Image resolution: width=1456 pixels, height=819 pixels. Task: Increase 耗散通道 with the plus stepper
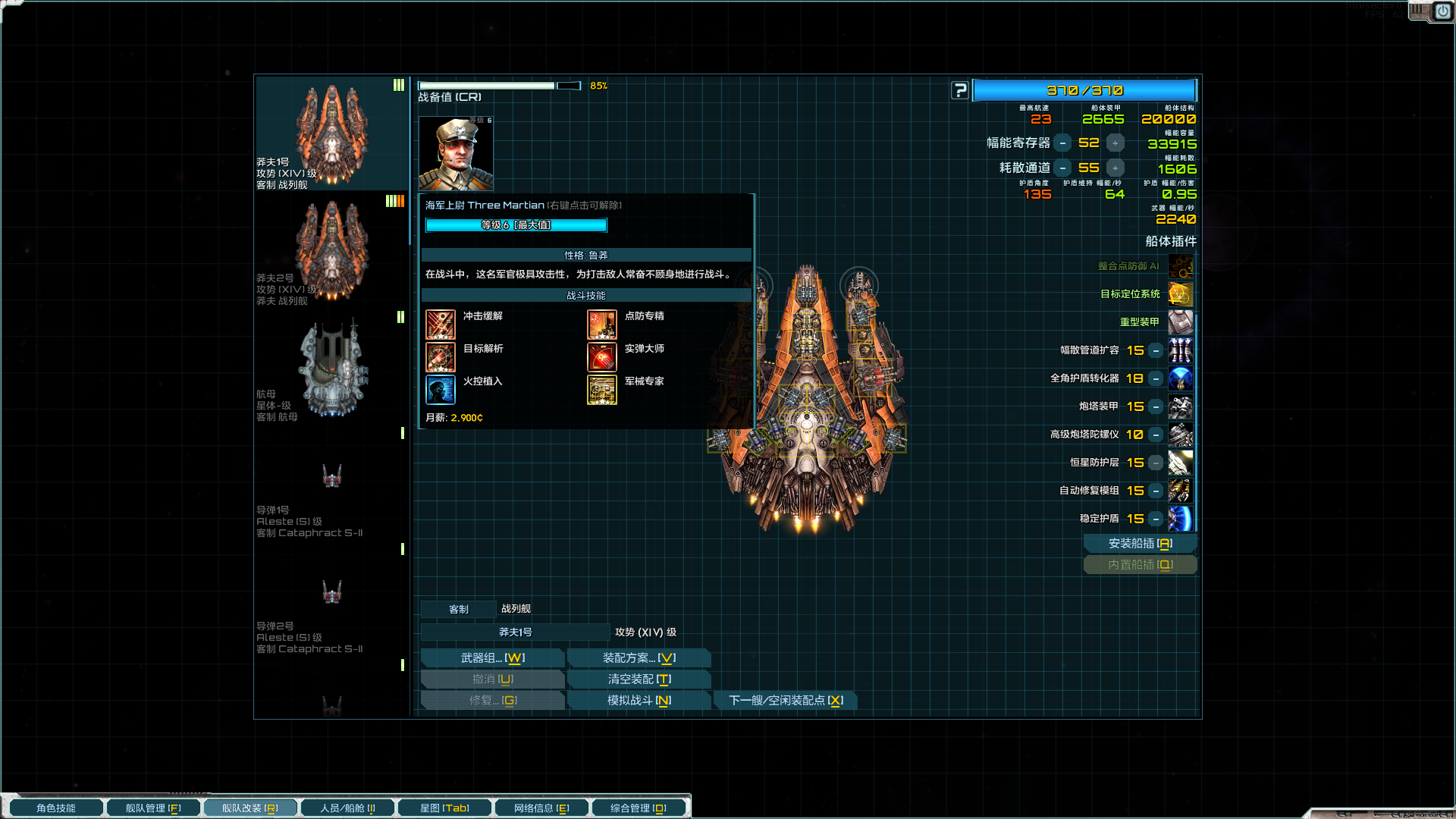[1114, 168]
